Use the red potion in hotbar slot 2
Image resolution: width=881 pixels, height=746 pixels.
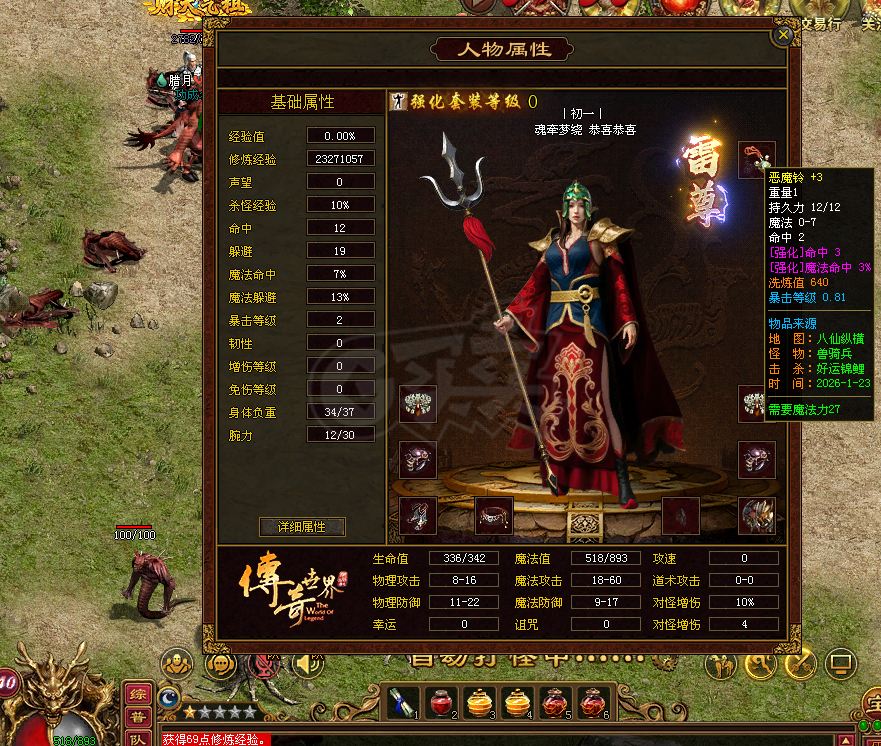click(441, 703)
